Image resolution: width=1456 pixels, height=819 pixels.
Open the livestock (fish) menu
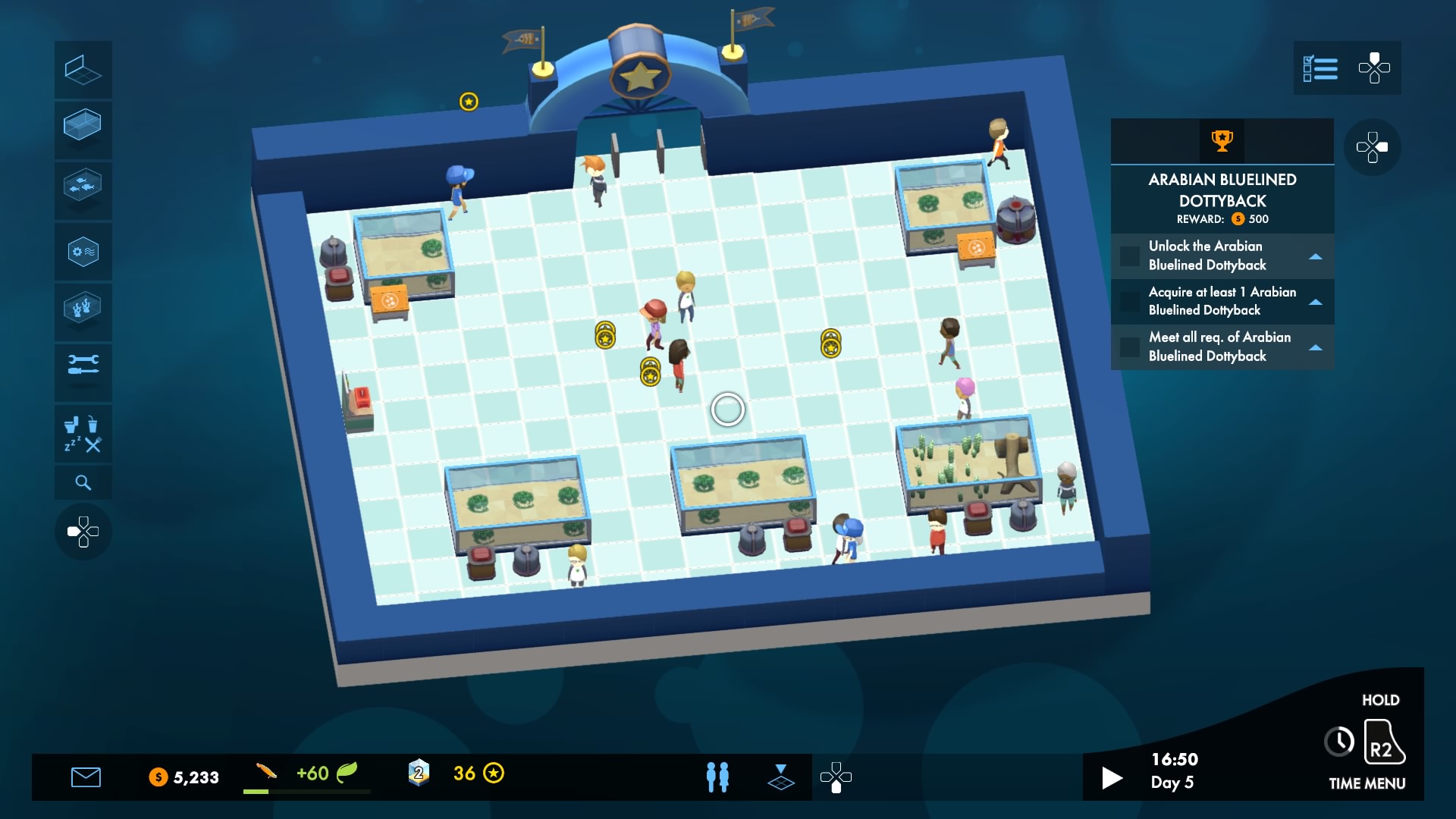click(x=83, y=190)
